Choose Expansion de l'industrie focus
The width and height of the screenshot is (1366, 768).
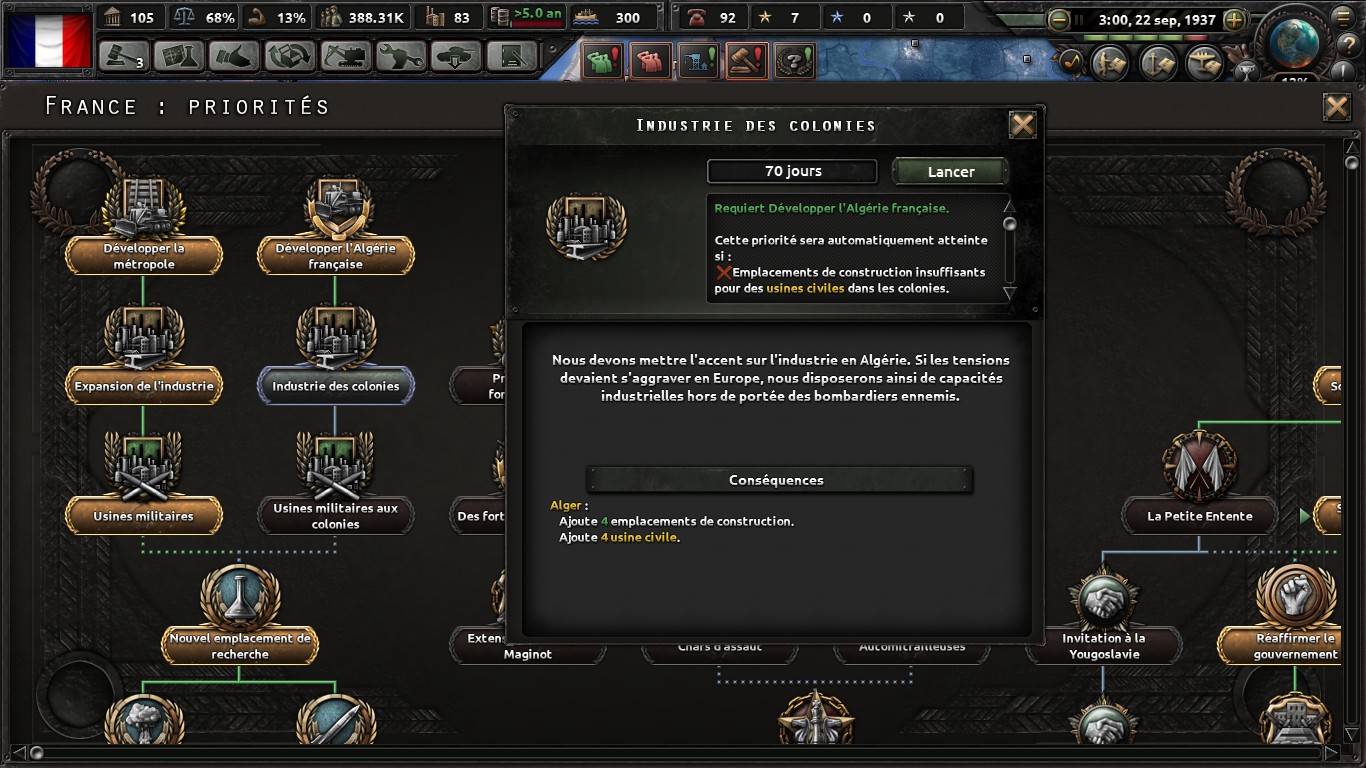click(x=144, y=386)
